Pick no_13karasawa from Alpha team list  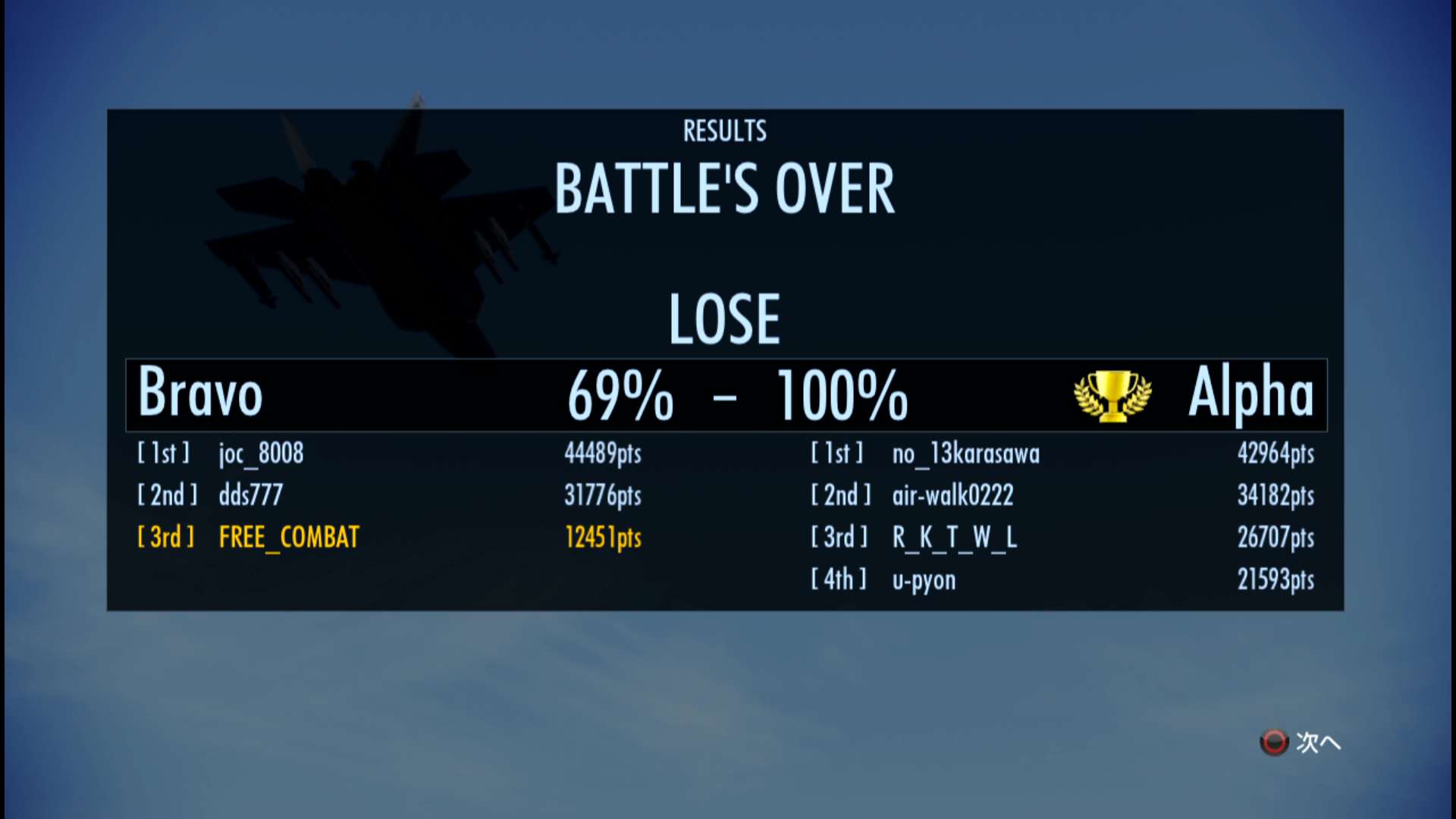965,453
